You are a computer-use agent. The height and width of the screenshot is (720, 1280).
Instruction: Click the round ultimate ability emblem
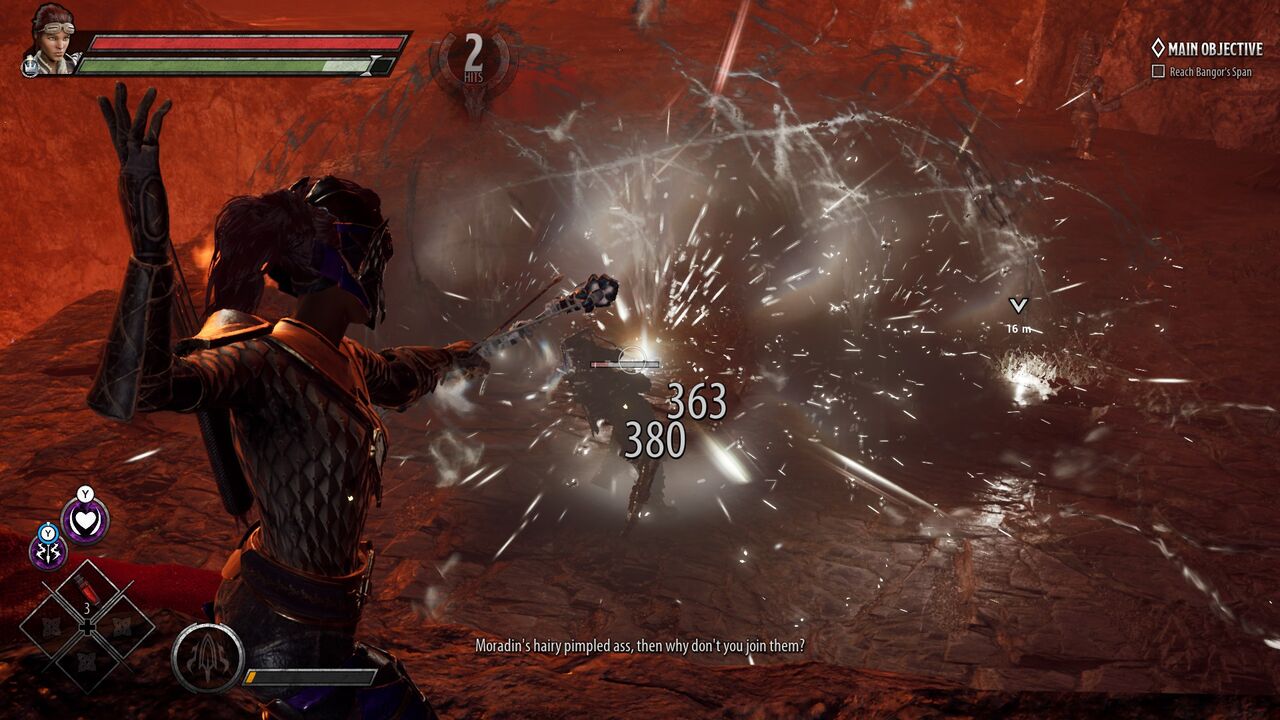point(207,659)
